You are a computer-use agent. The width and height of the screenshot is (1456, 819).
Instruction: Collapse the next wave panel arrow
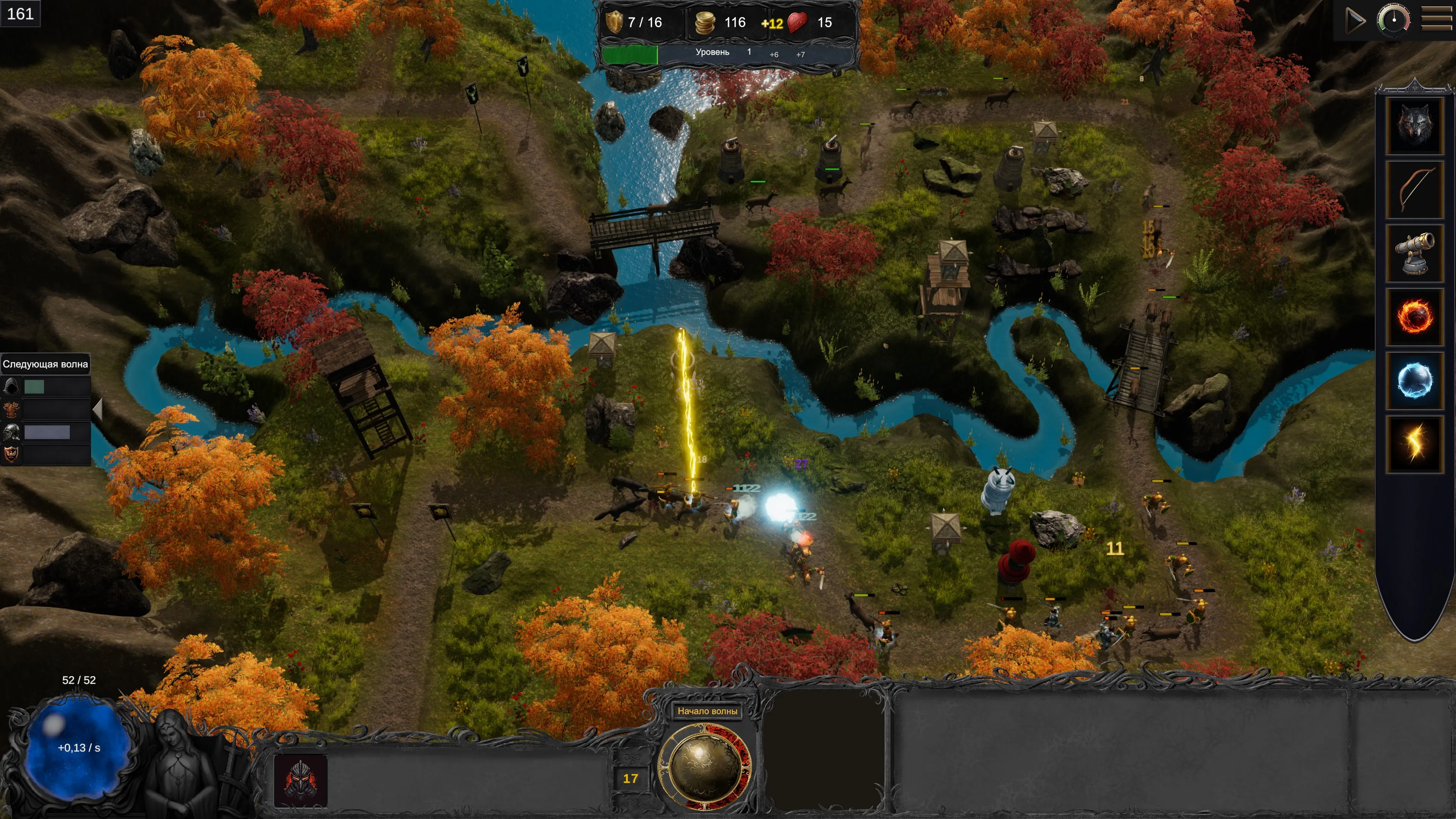(x=97, y=409)
